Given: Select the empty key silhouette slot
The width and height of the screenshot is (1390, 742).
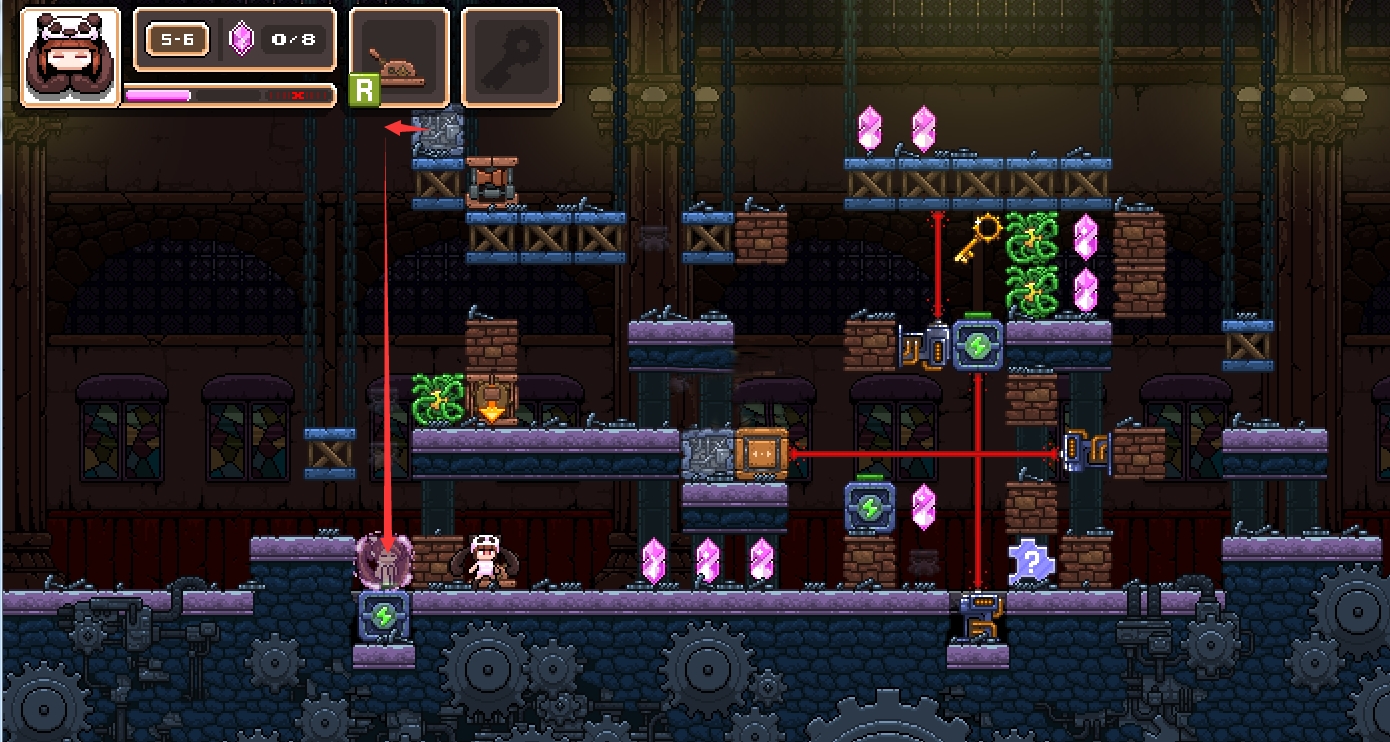Looking at the screenshot, I should point(511,57).
